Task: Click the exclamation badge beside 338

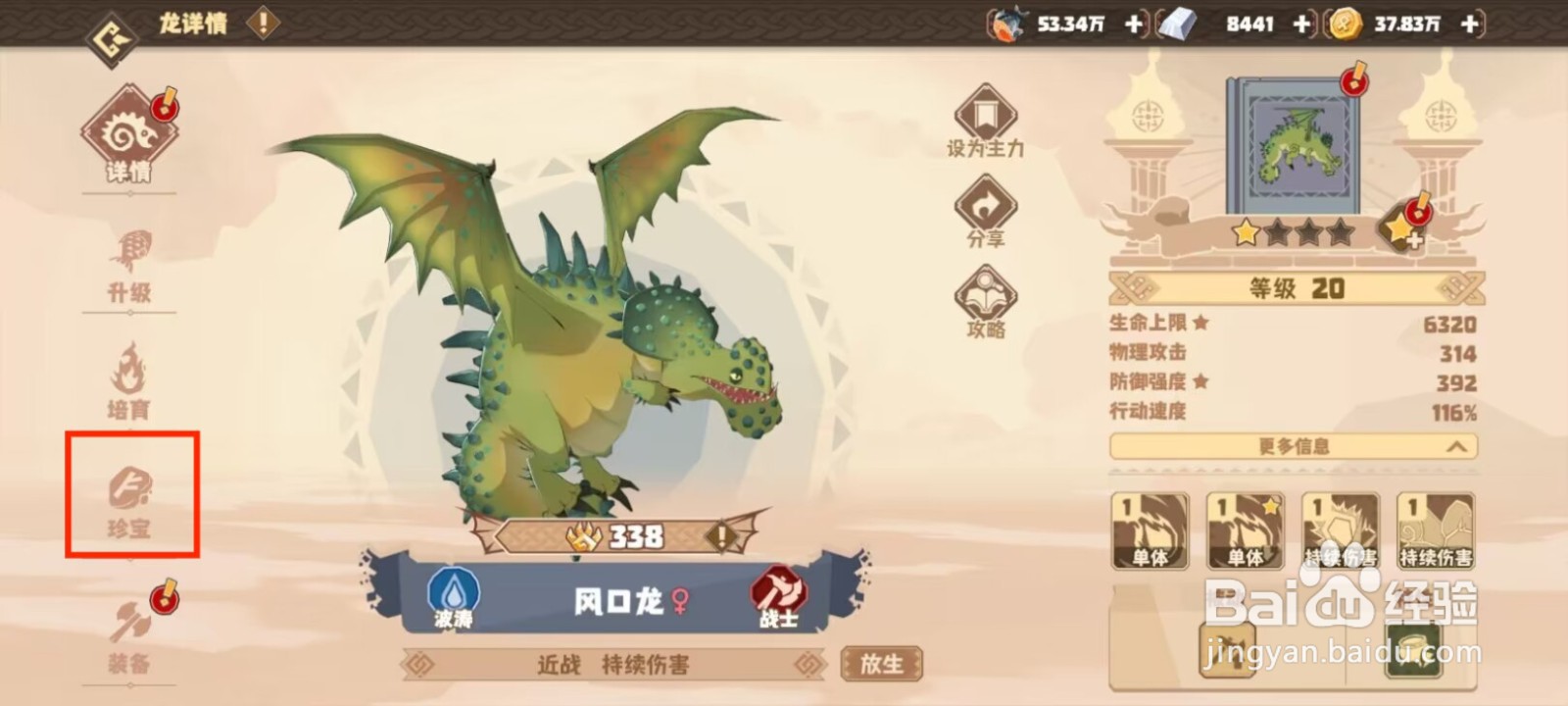Action: coord(720,537)
